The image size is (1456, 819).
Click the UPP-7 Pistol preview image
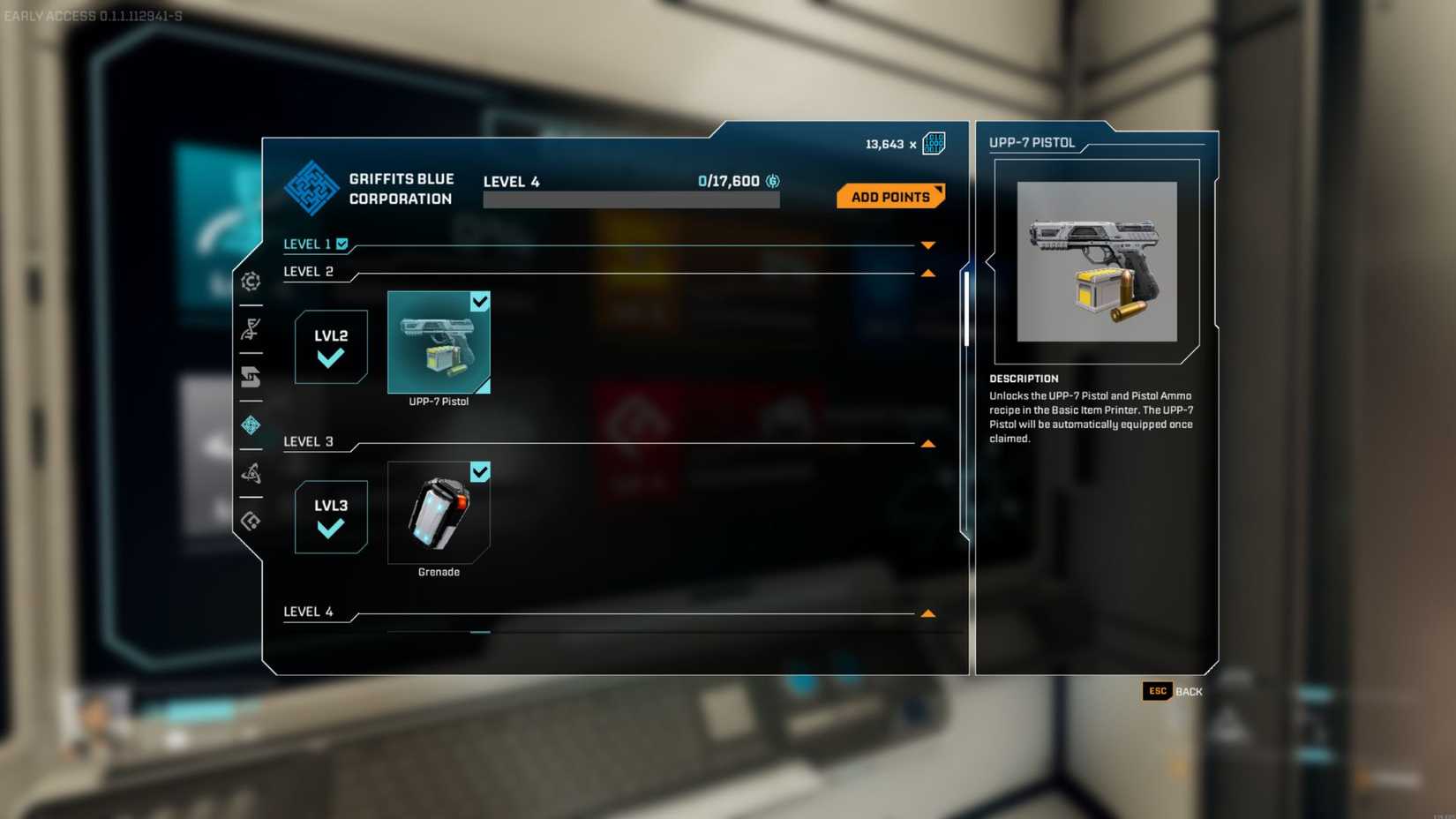click(x=1096, y=261)
